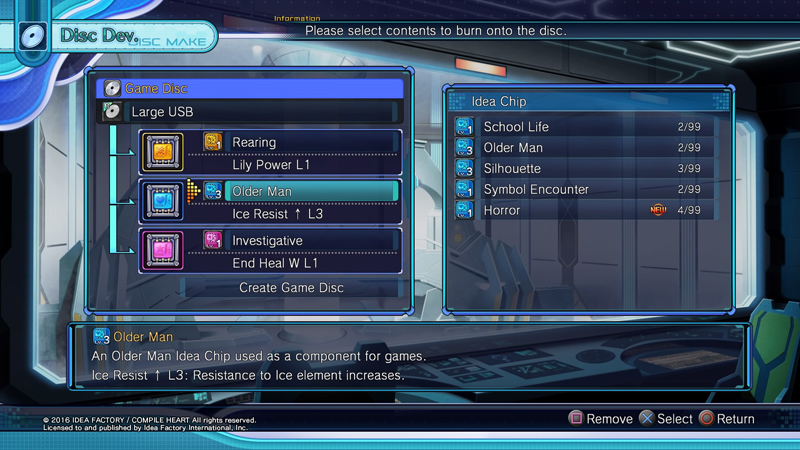This screenshot has height=450, width=800.
Task: Select the Game Disc header row
Action: click(x=250, y=89)
